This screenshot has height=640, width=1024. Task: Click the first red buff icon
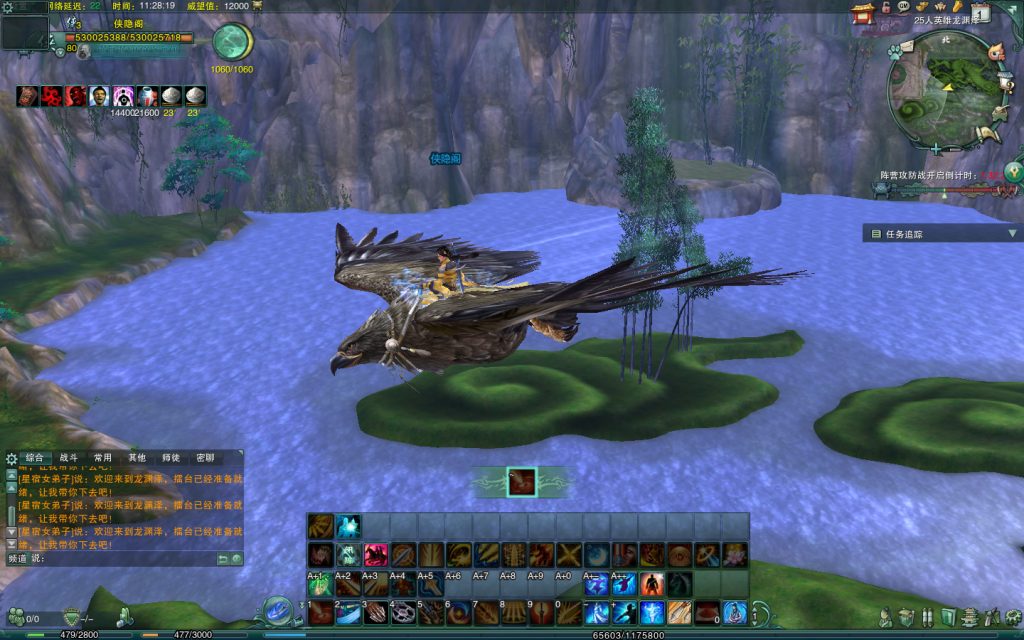coord(28,96)
